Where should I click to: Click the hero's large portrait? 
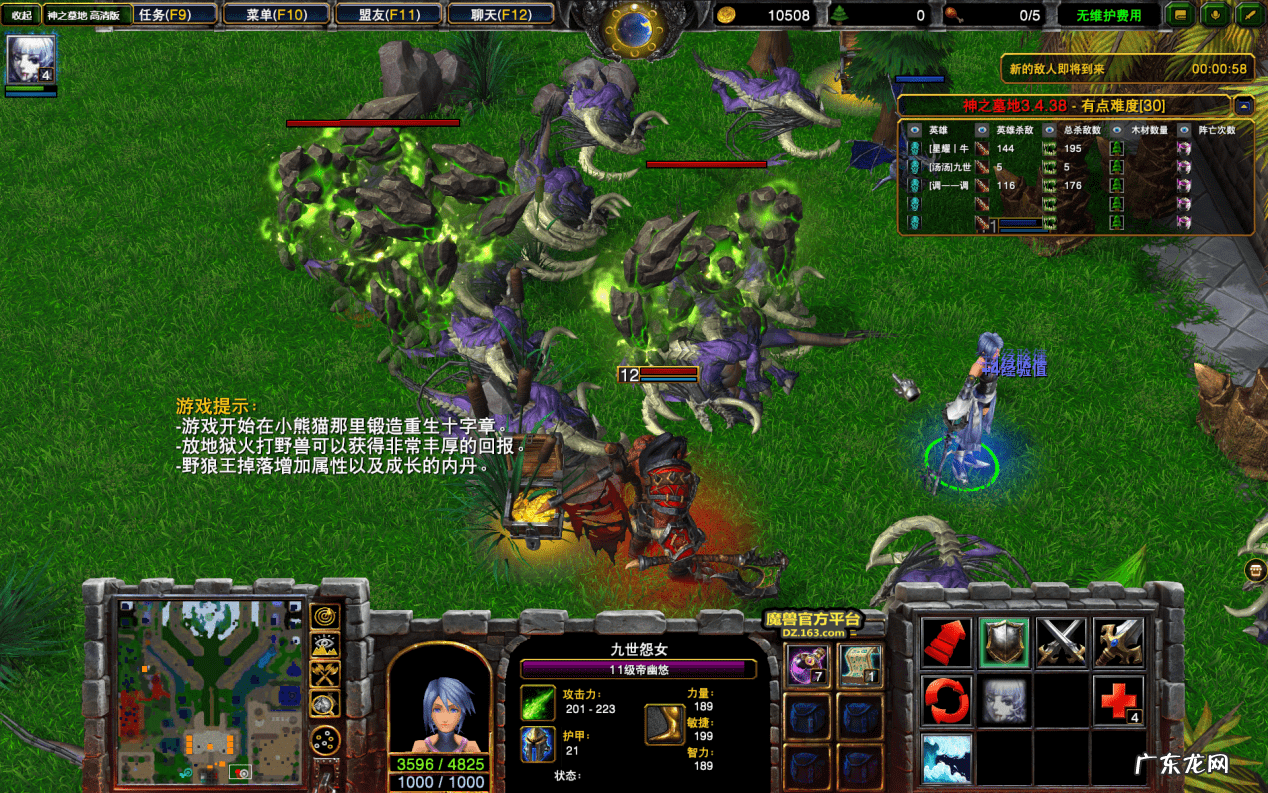pyautogui.click(x=439, y=699)
